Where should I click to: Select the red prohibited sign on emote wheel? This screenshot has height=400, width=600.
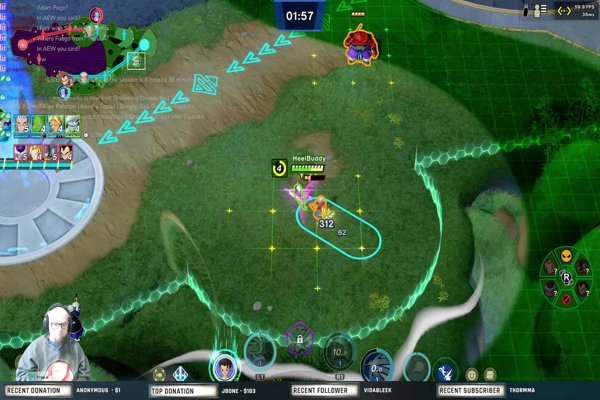pos(566,299)
